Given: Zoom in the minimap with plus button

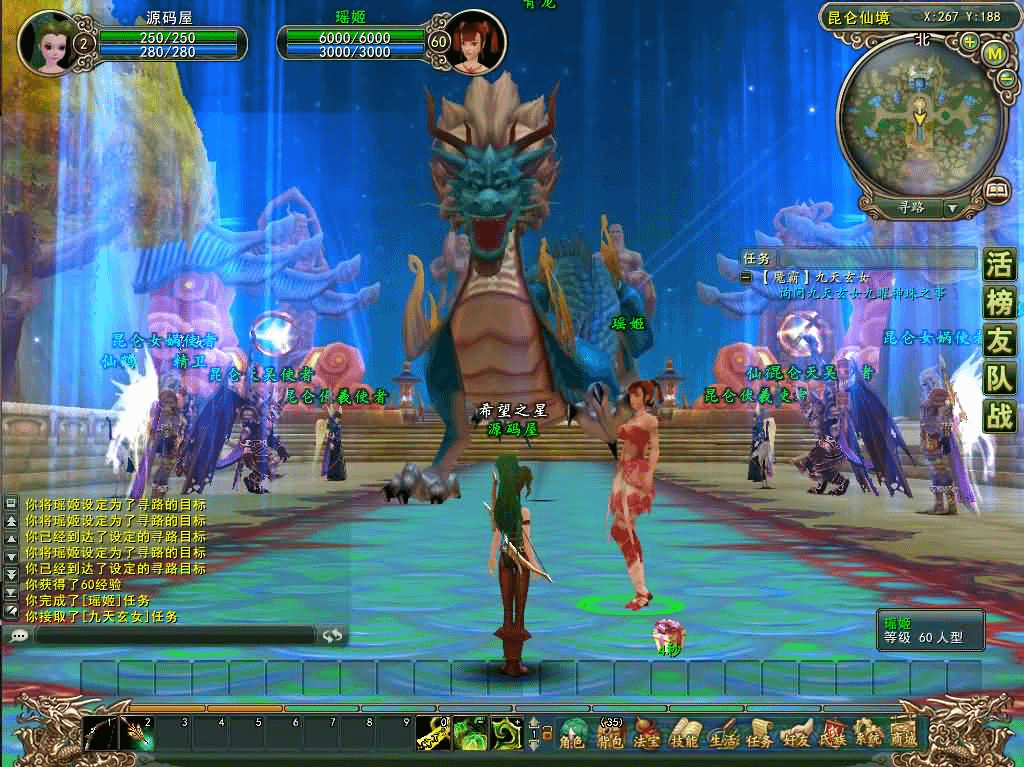Looking at the screenshot, I should click(x=969, y=42).
